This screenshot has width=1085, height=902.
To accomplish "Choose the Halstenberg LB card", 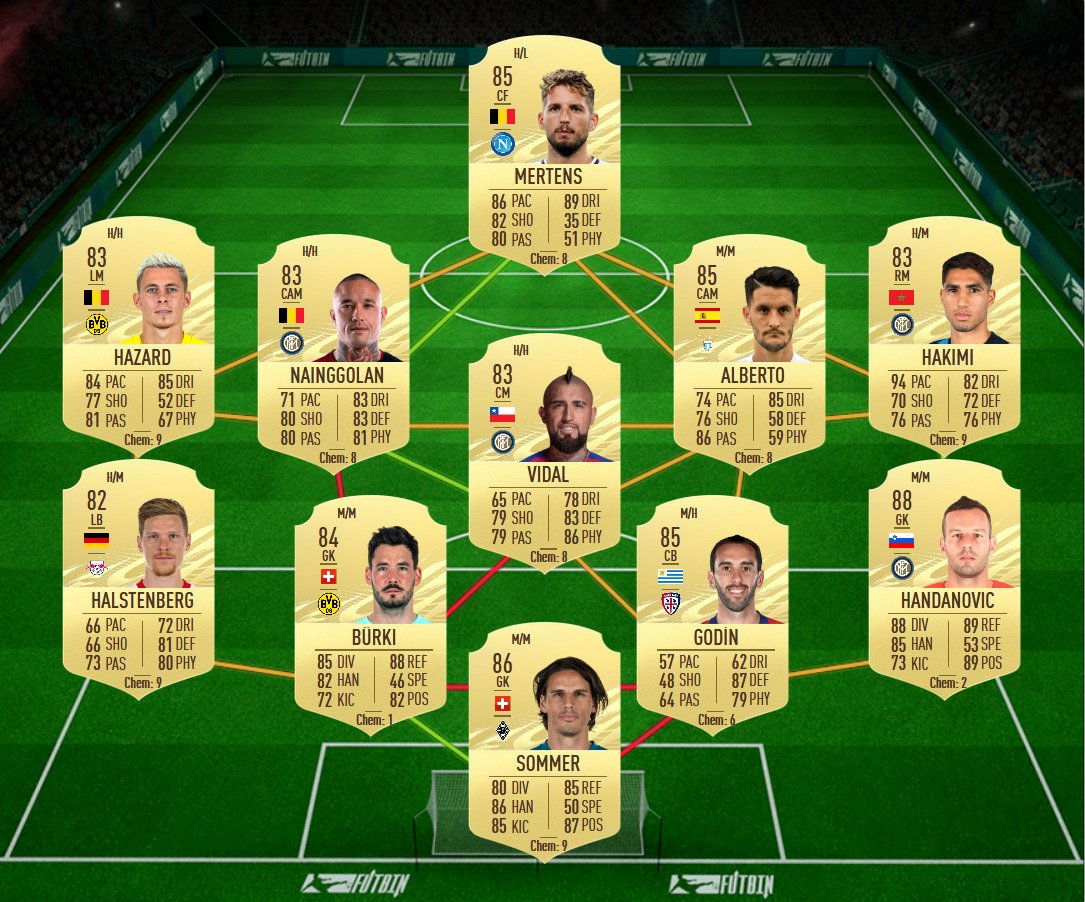I will (138, 578).
